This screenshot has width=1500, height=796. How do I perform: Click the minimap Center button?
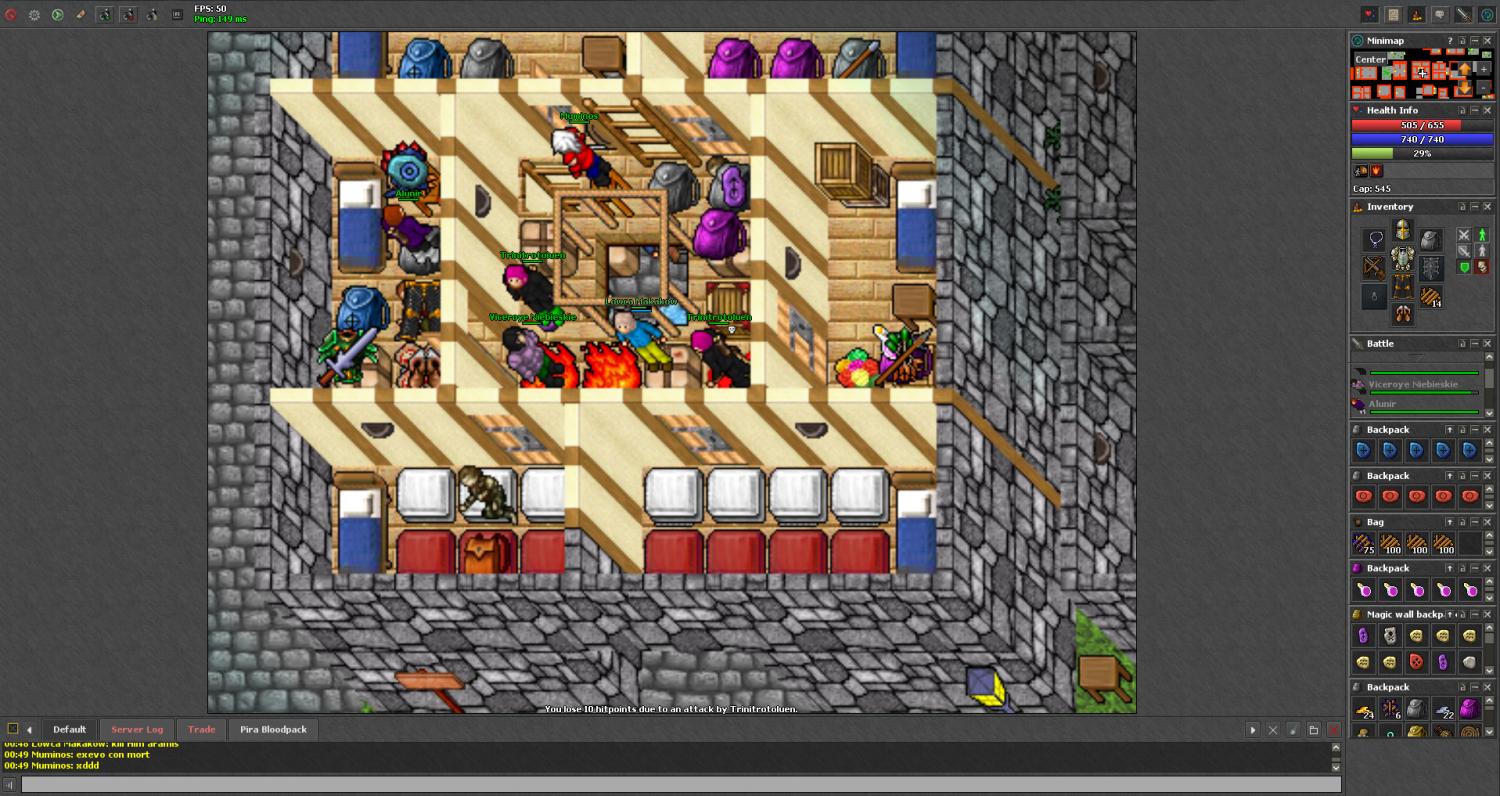click(x=1370, y=59)
